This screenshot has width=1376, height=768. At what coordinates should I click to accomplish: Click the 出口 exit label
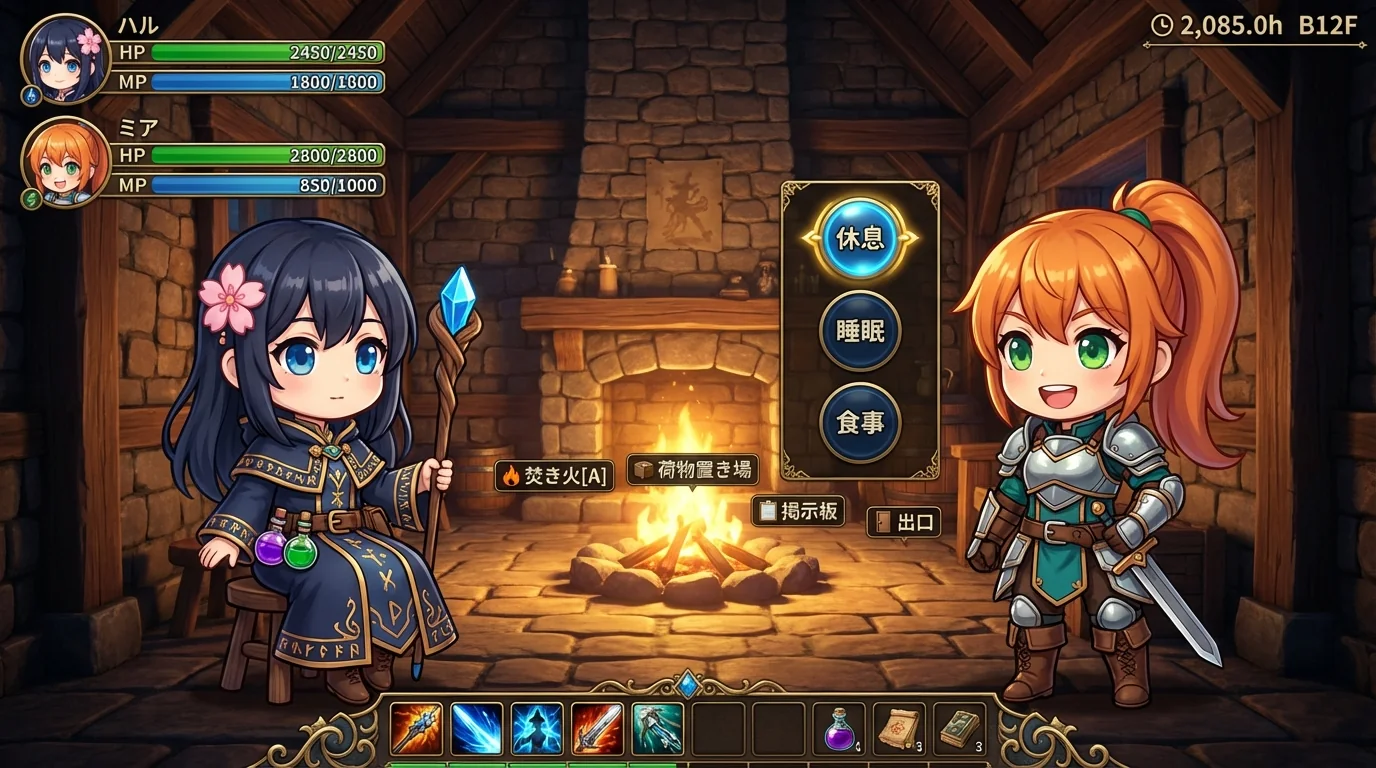click(904, 523)
